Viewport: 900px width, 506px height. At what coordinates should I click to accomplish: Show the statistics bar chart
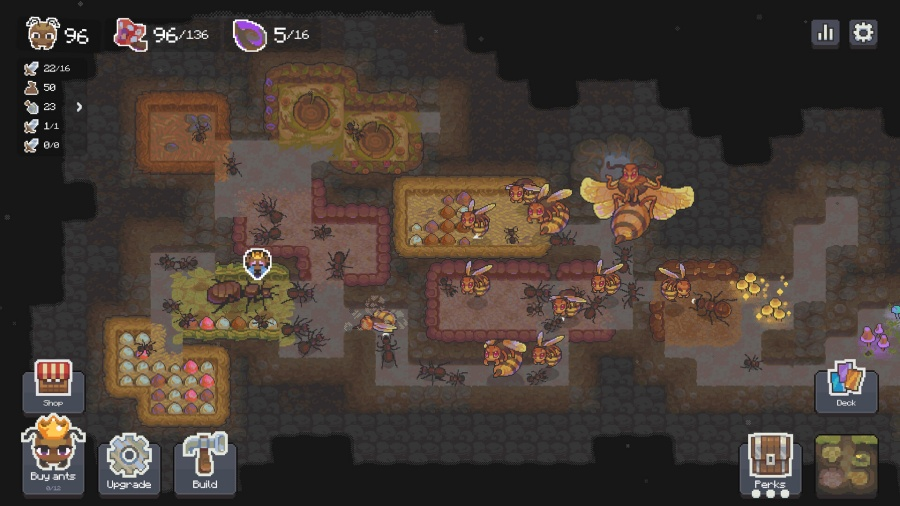pyautogui.click(x=826, y=32)
